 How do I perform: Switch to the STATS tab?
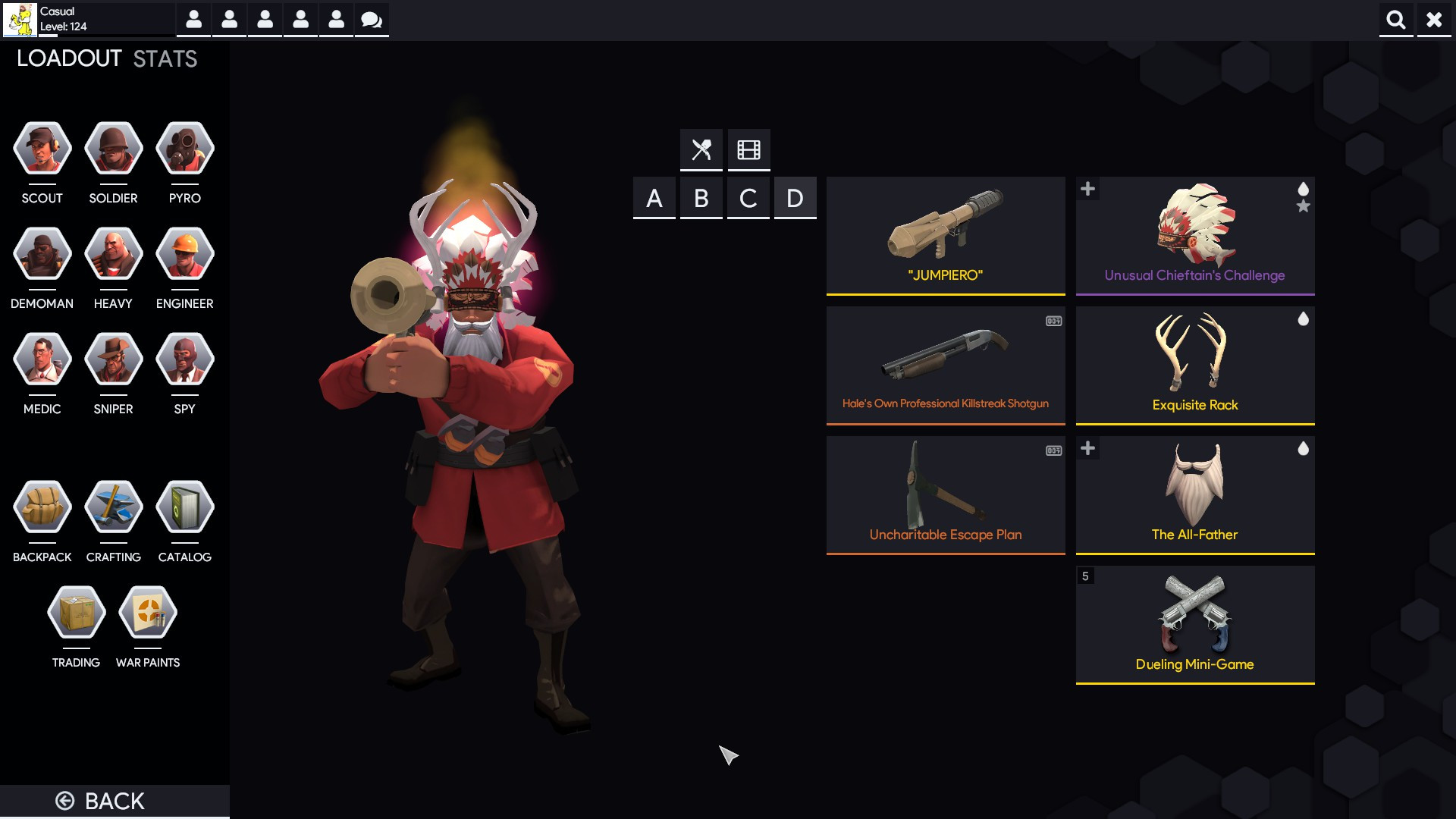click(163, 58)
